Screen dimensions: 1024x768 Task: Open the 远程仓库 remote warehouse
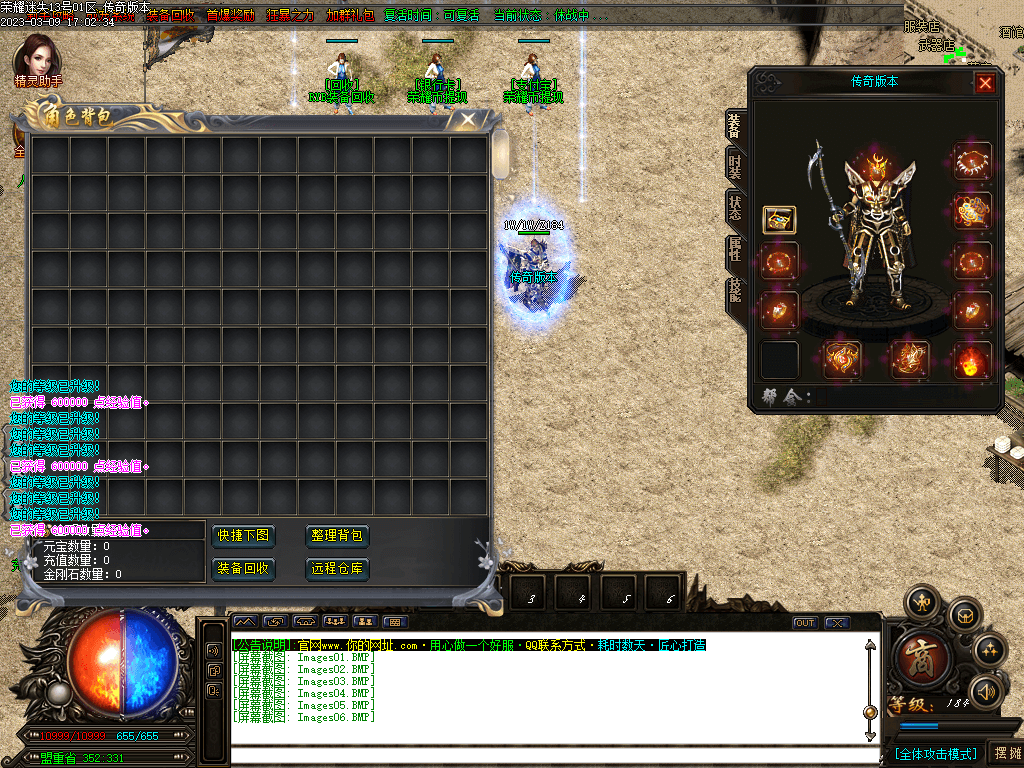(x=337, y=569)
